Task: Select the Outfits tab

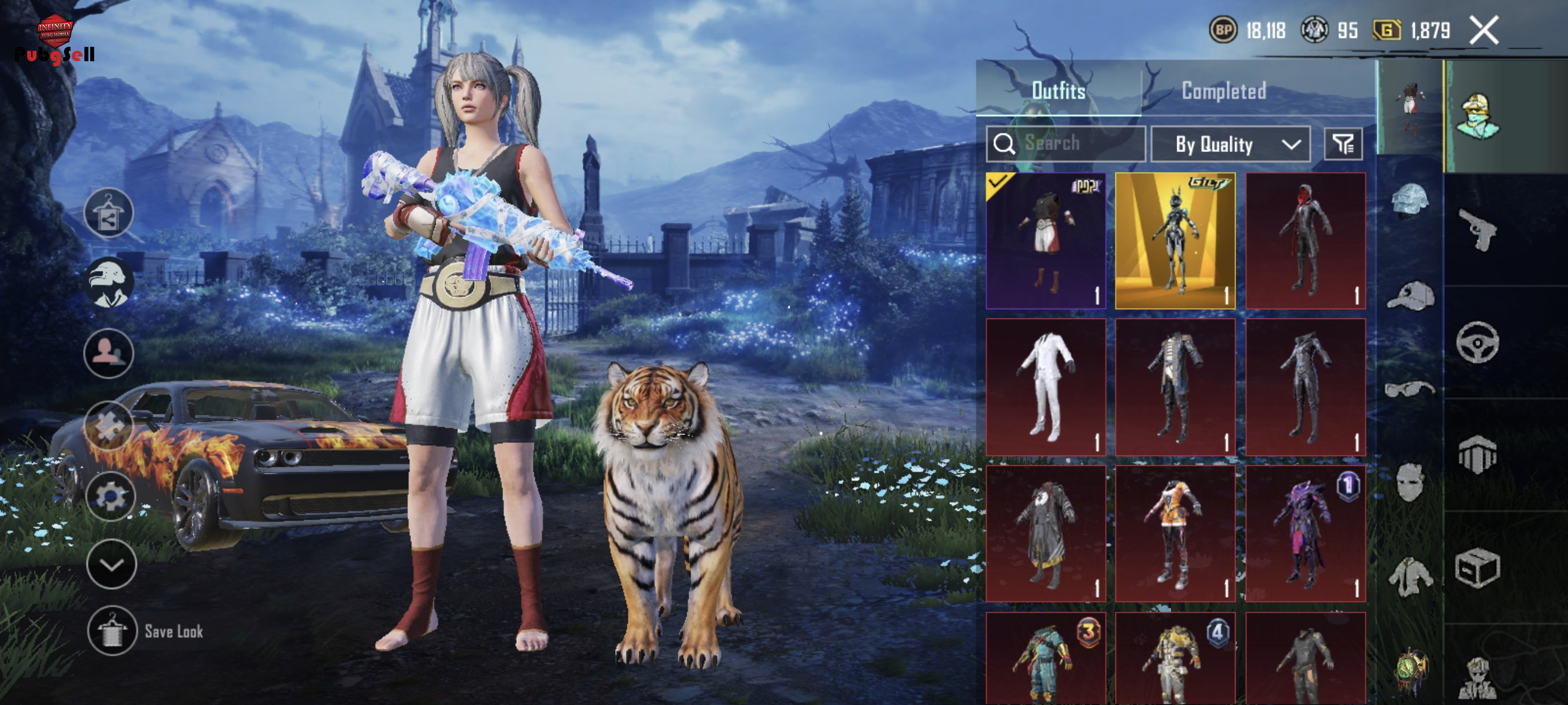Action: [1059, 91]
